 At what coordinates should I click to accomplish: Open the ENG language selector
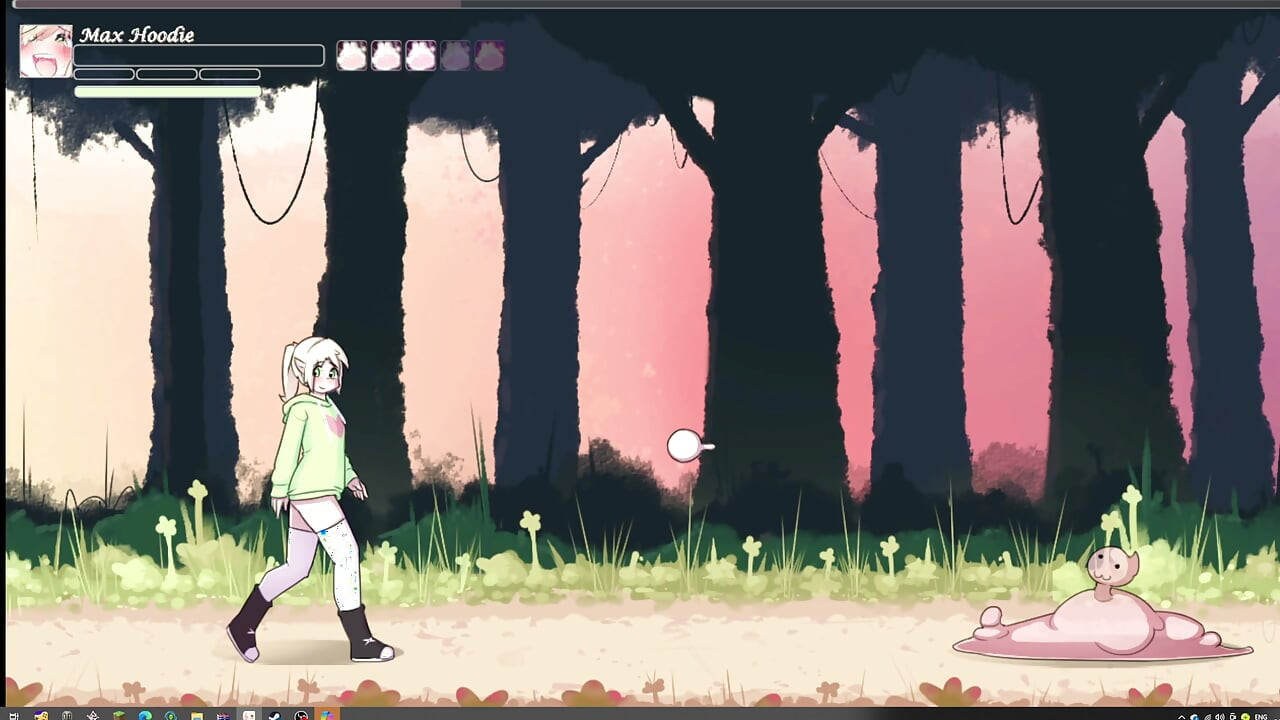coord(1260,714)
